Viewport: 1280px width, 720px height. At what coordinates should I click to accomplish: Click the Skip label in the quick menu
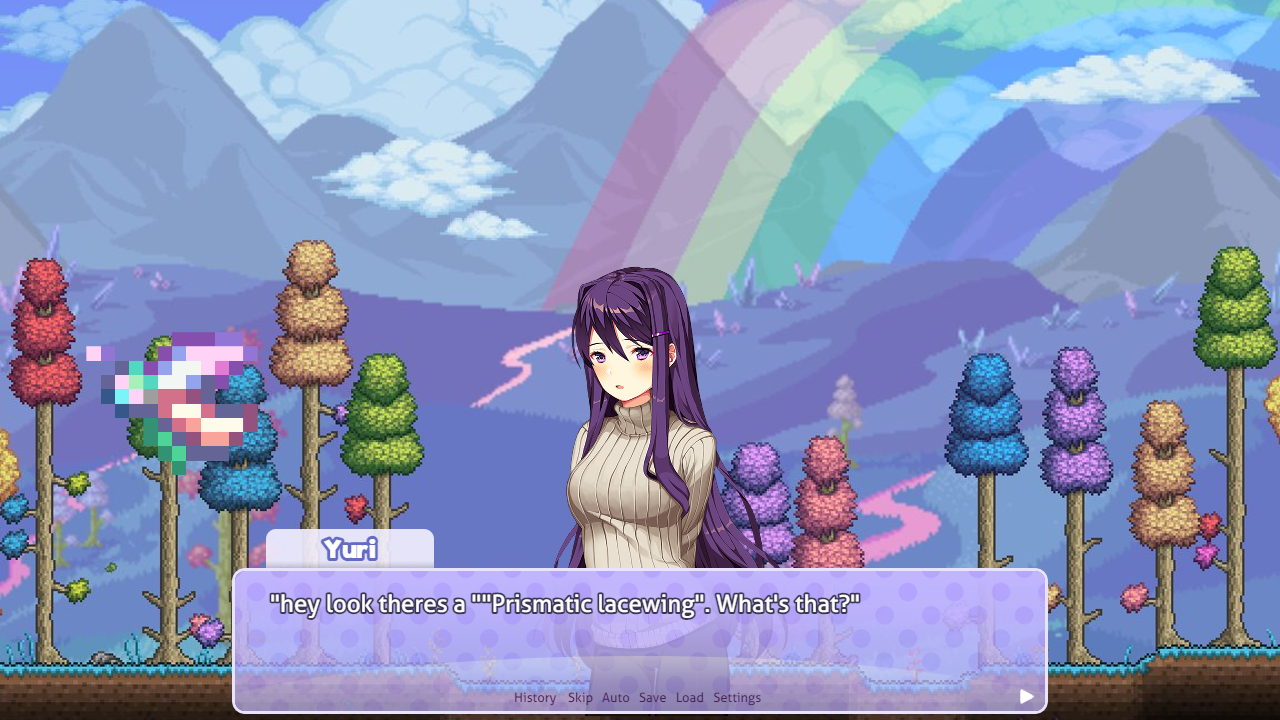pos(580,697)
